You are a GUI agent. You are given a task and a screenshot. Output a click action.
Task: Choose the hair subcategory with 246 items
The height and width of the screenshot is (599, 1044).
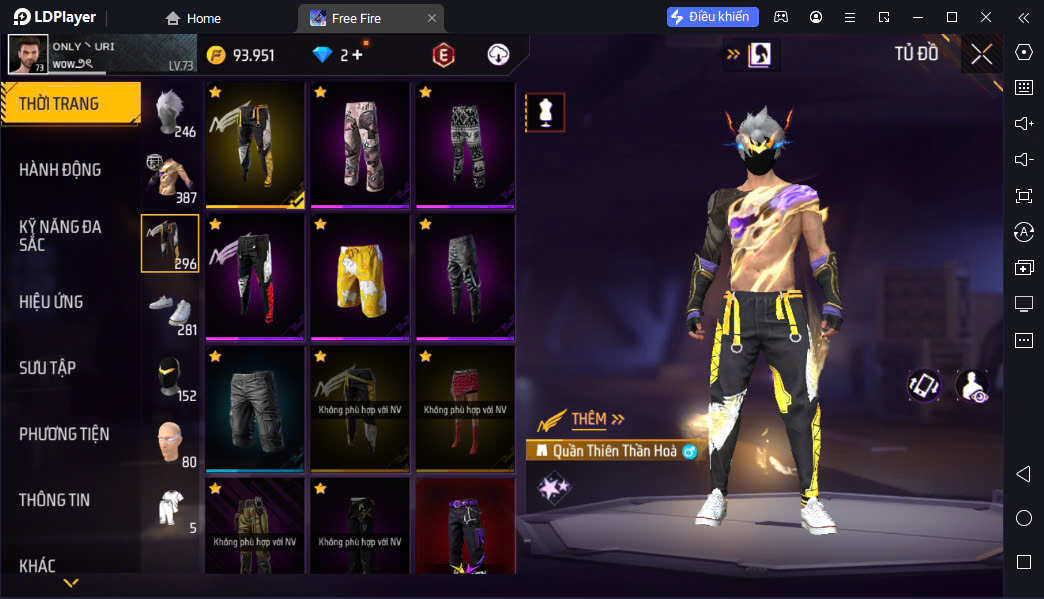[x=171, y=112]
